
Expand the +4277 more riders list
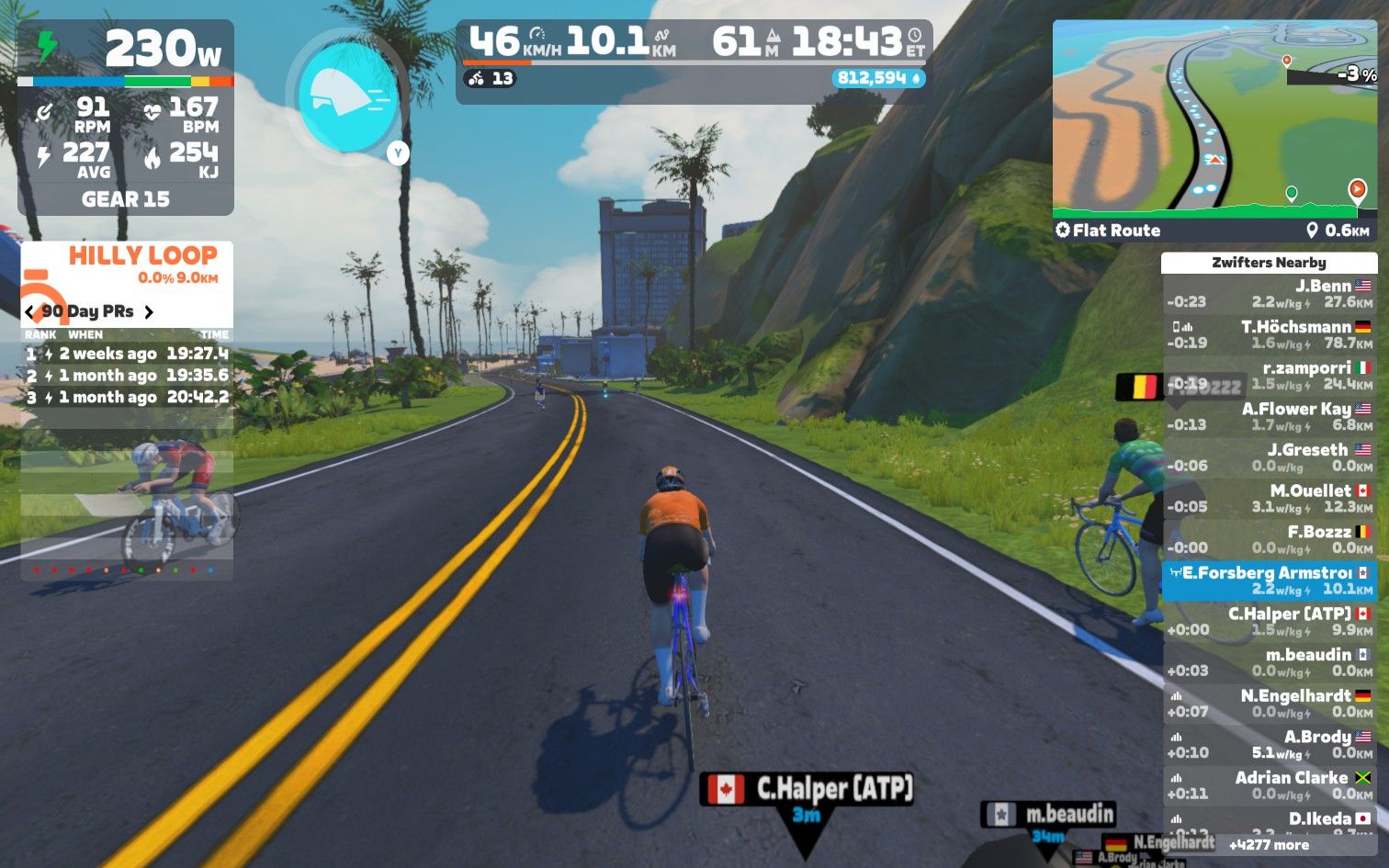(x=1269, y=845)
